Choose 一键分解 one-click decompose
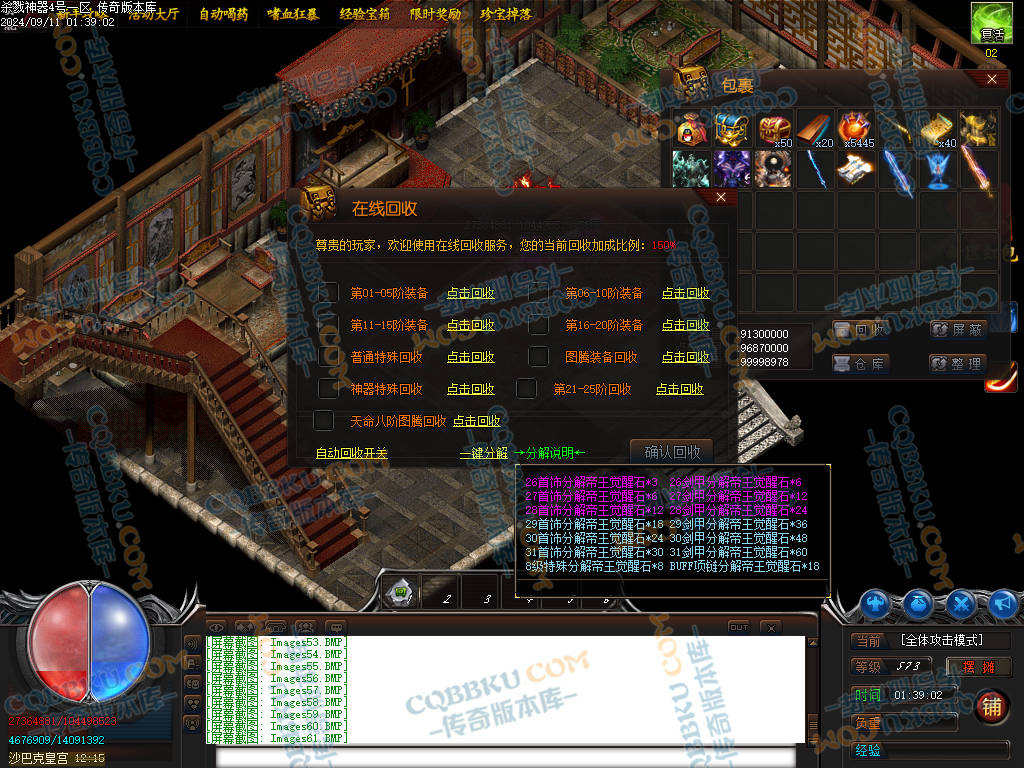Image resolution: width=1024 pixels, height=768 pixels. click(484, 453)
